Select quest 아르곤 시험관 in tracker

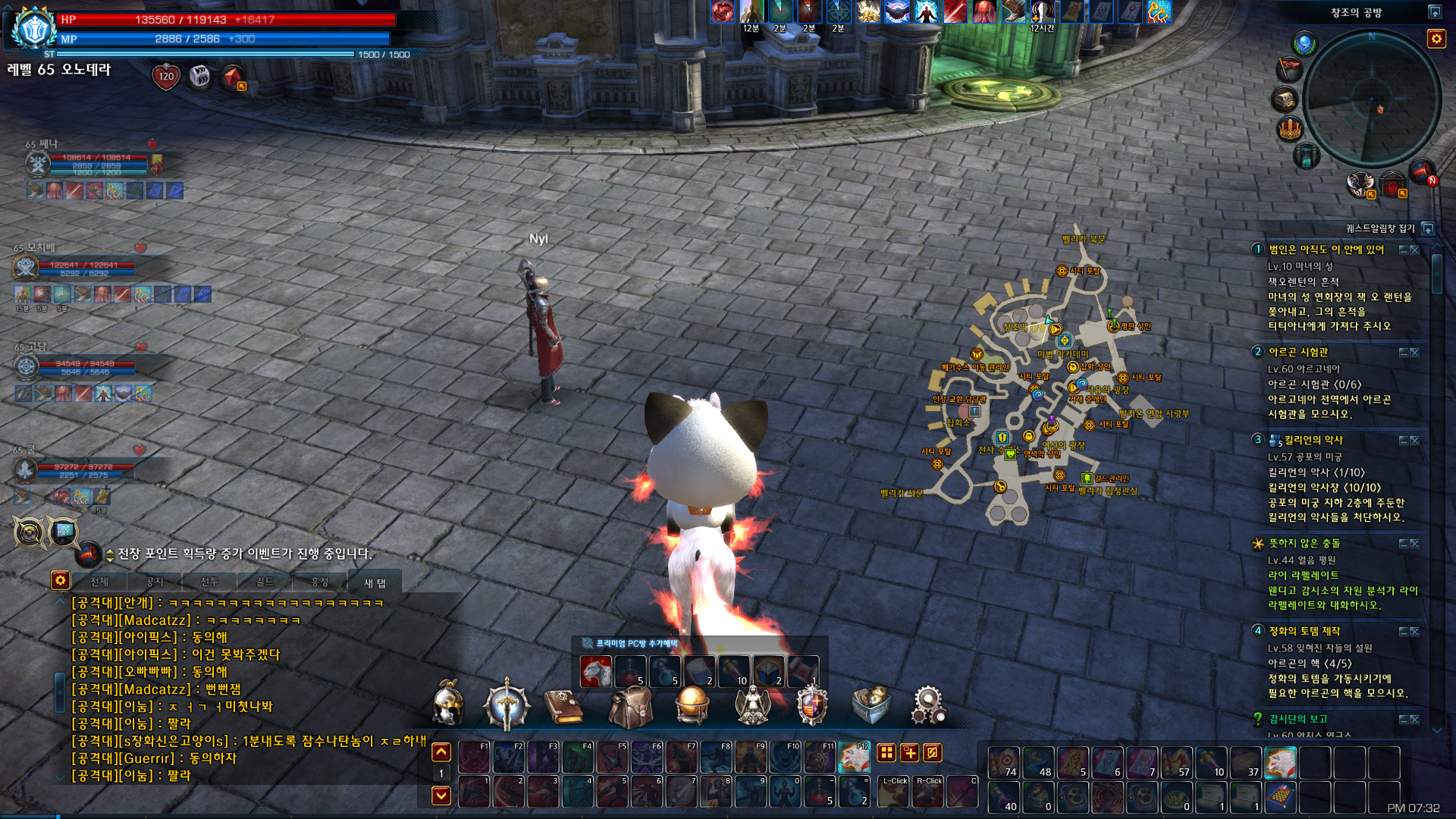tap(1298, 352)
